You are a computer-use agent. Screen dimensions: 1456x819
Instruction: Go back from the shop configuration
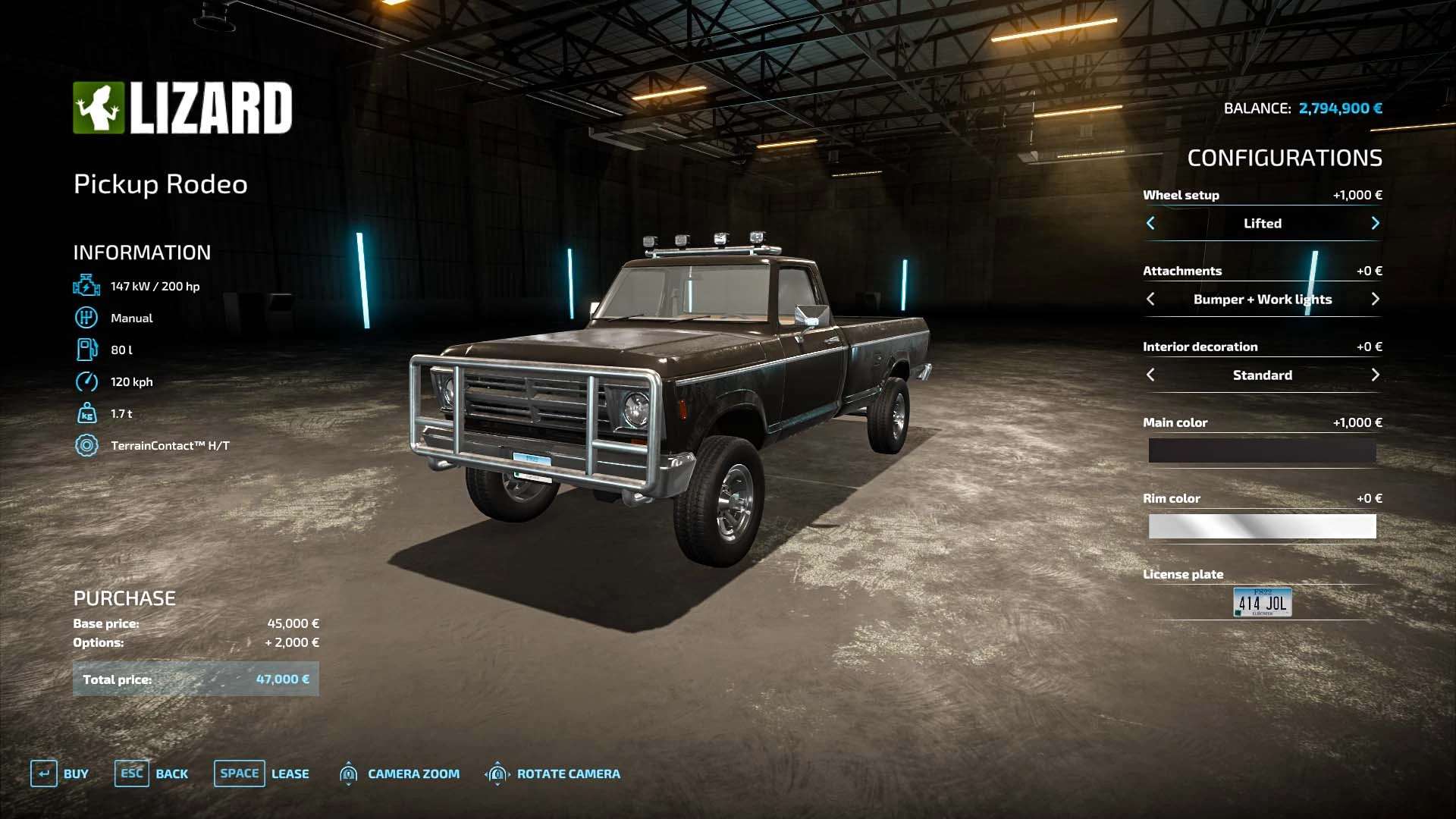(x=152, y=773)
